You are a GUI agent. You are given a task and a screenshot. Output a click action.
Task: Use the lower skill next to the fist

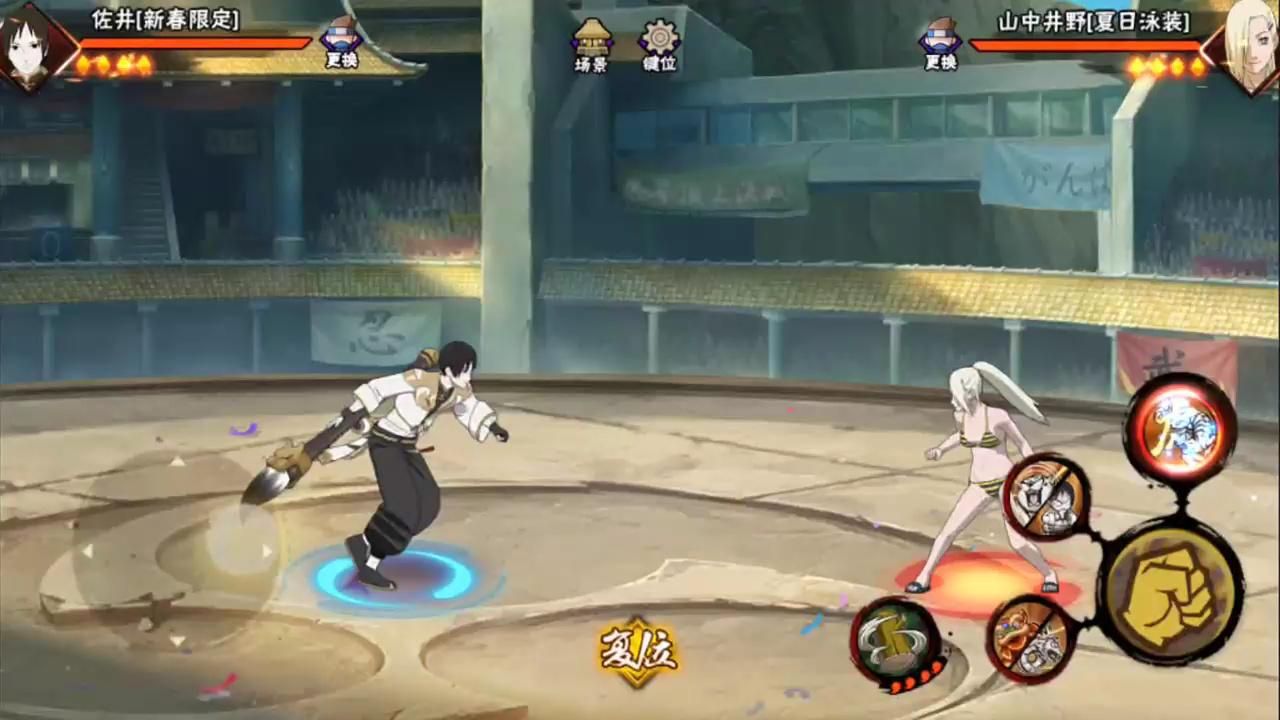[1031, 639]
